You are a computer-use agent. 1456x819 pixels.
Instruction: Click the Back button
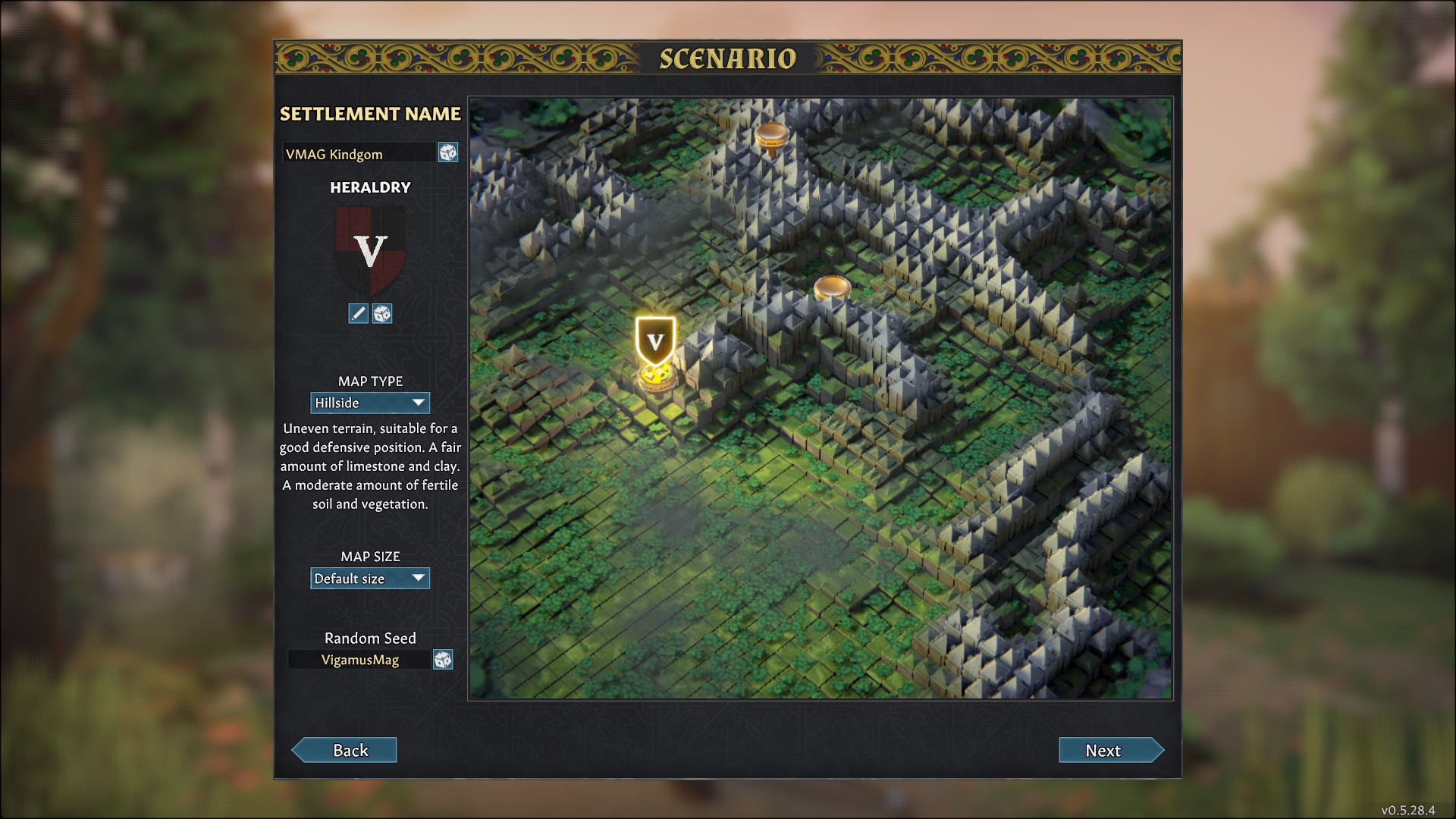point(345,750)
